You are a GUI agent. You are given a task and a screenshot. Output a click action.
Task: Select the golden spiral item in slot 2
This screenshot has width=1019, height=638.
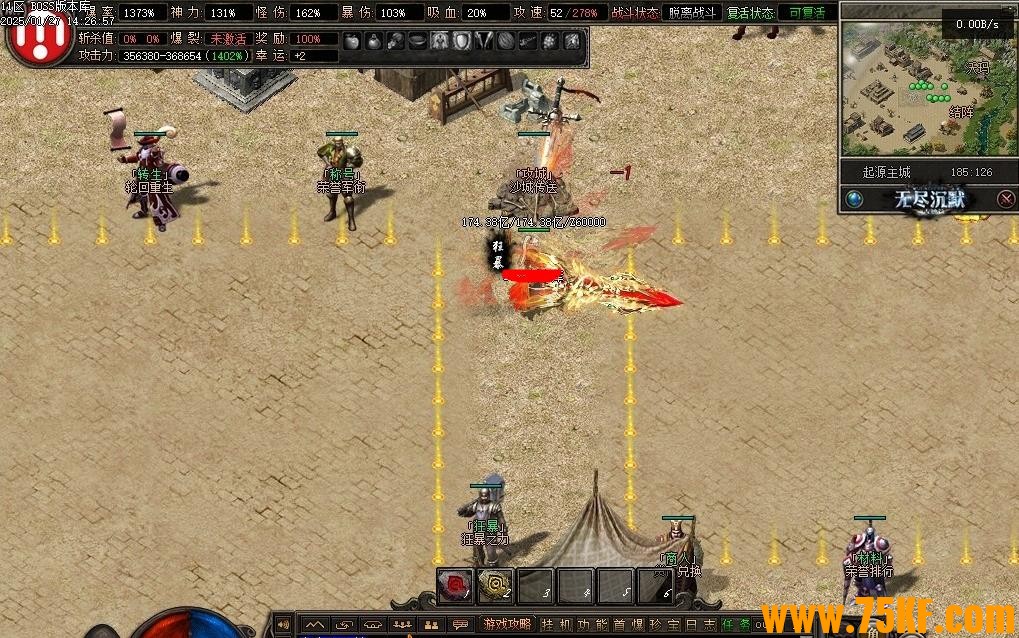(495, 586)
